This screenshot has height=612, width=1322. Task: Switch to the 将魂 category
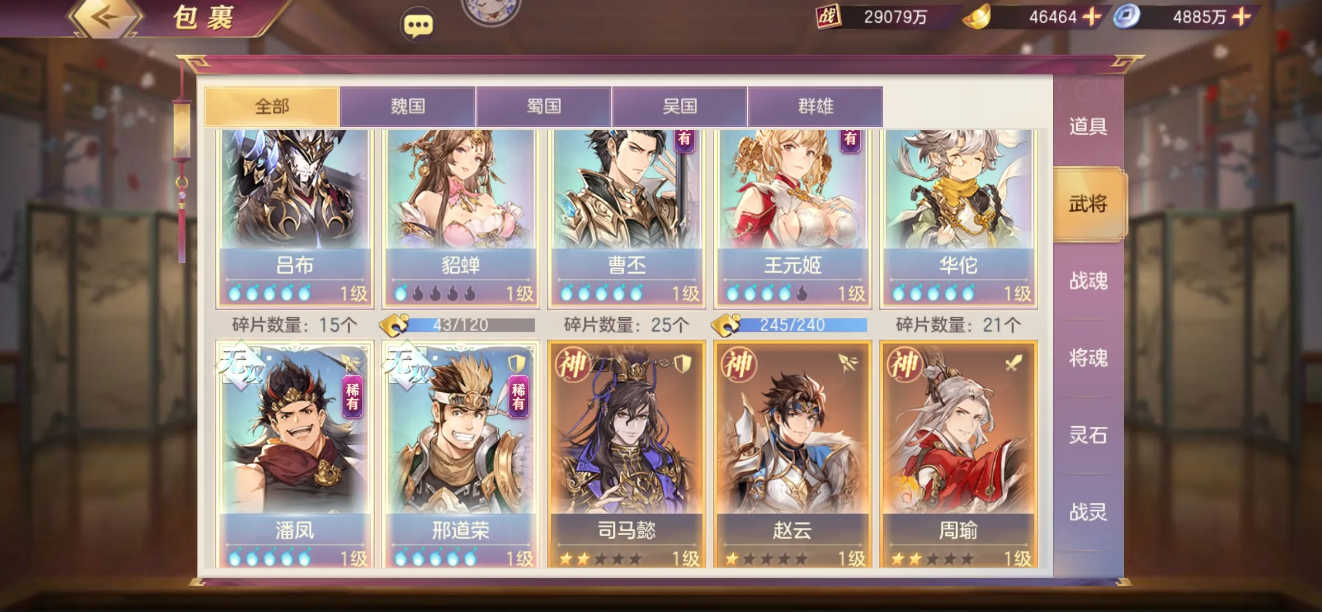(x=1088, y=358)
